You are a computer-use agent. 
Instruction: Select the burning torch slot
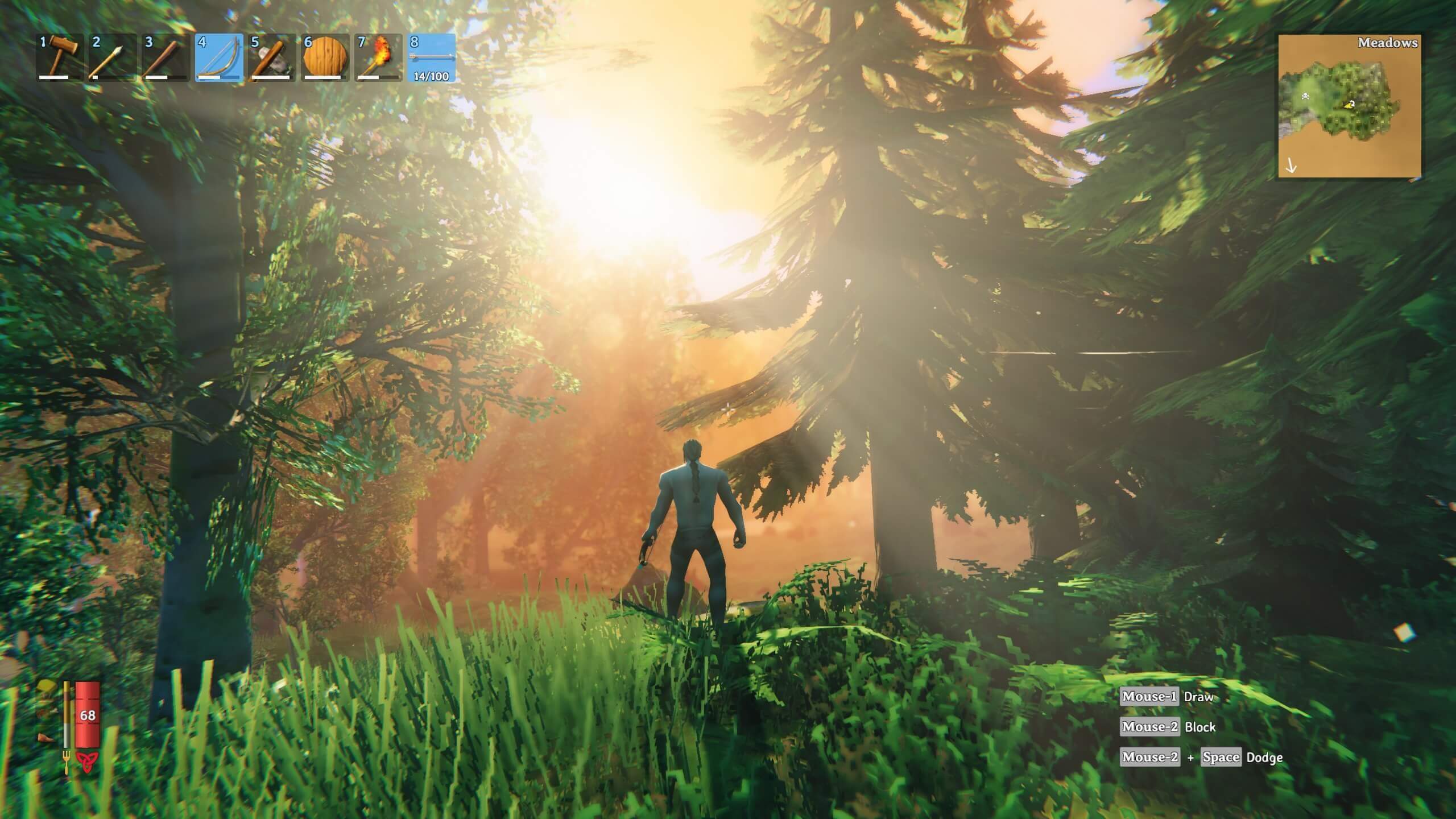378,57
